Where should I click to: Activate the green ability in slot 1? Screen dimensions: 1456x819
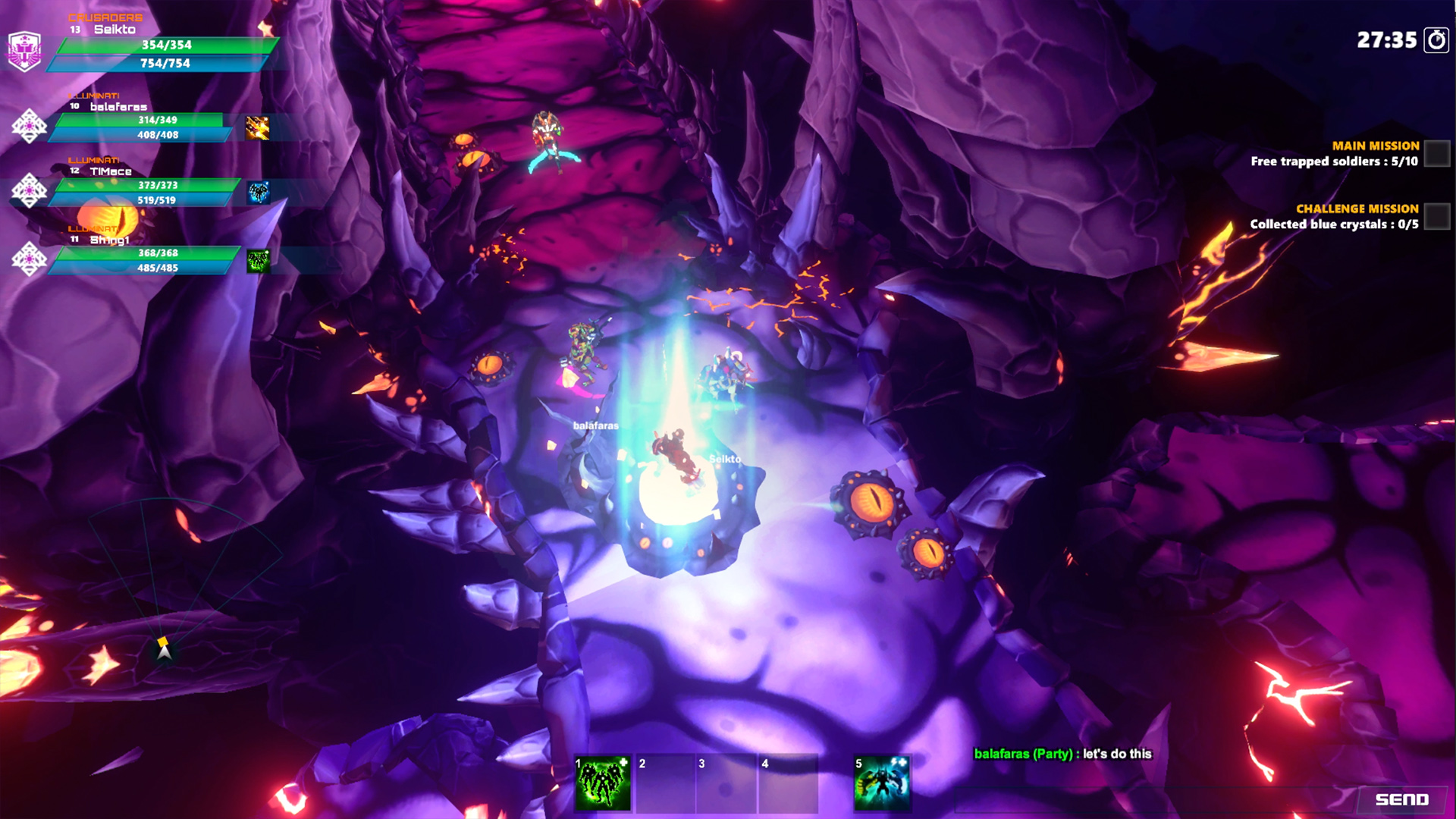tap(603, 784)
